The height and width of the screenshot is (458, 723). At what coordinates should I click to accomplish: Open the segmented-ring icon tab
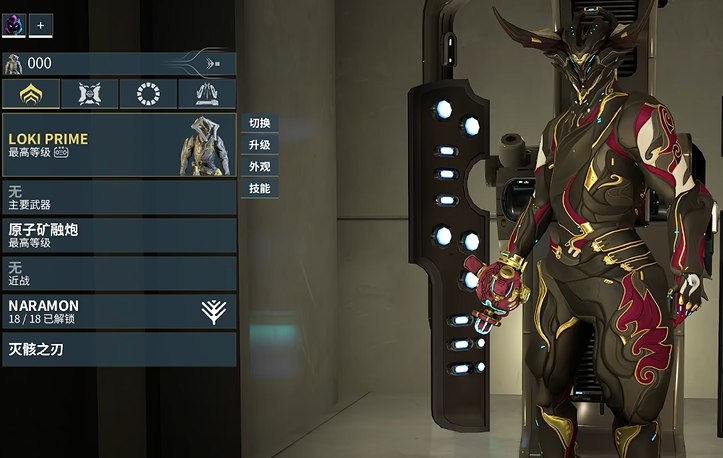(148, 94)
